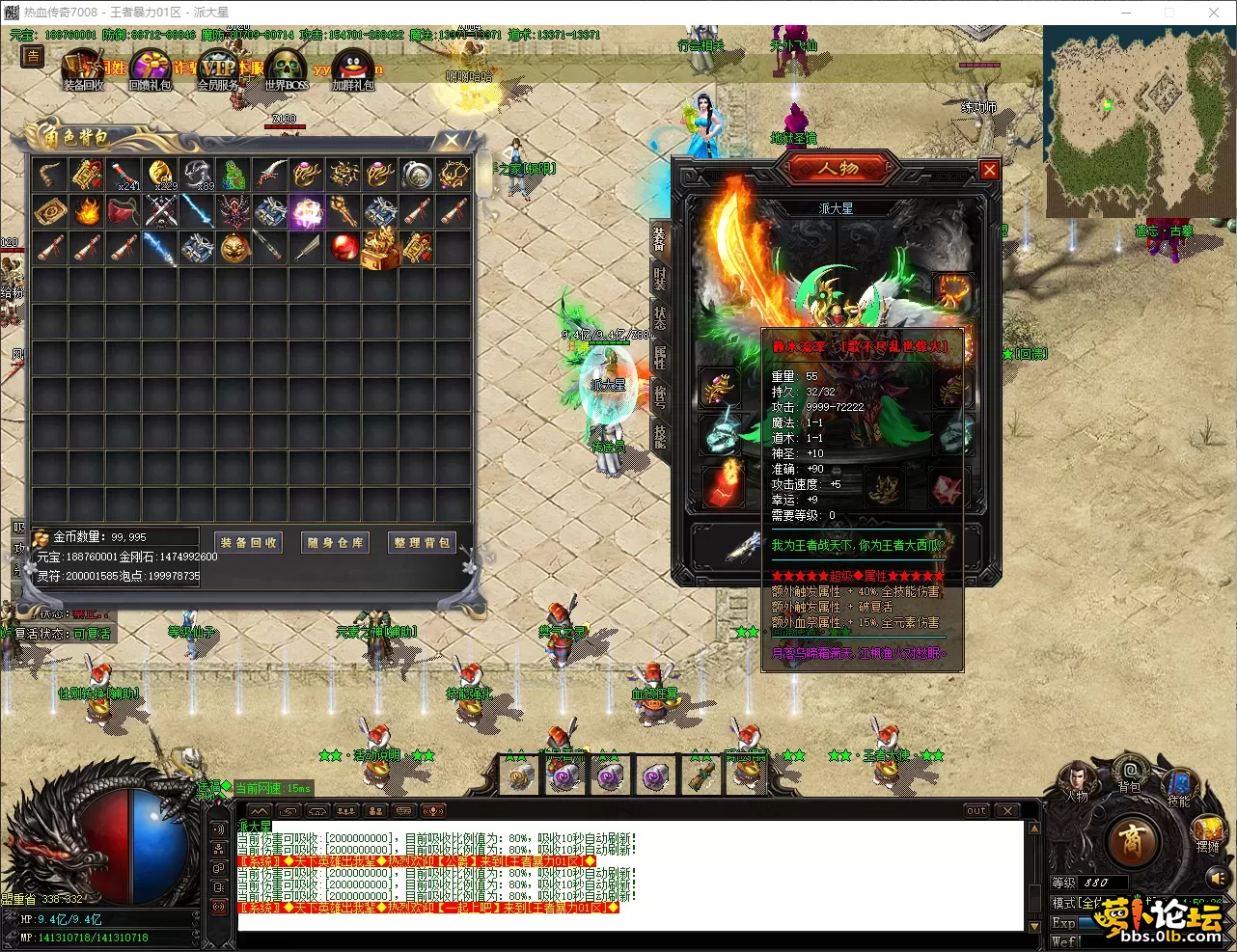Open the VIP 会员服务 menu
Viewport: 1237px width, 952px height.
coord(218,69)
